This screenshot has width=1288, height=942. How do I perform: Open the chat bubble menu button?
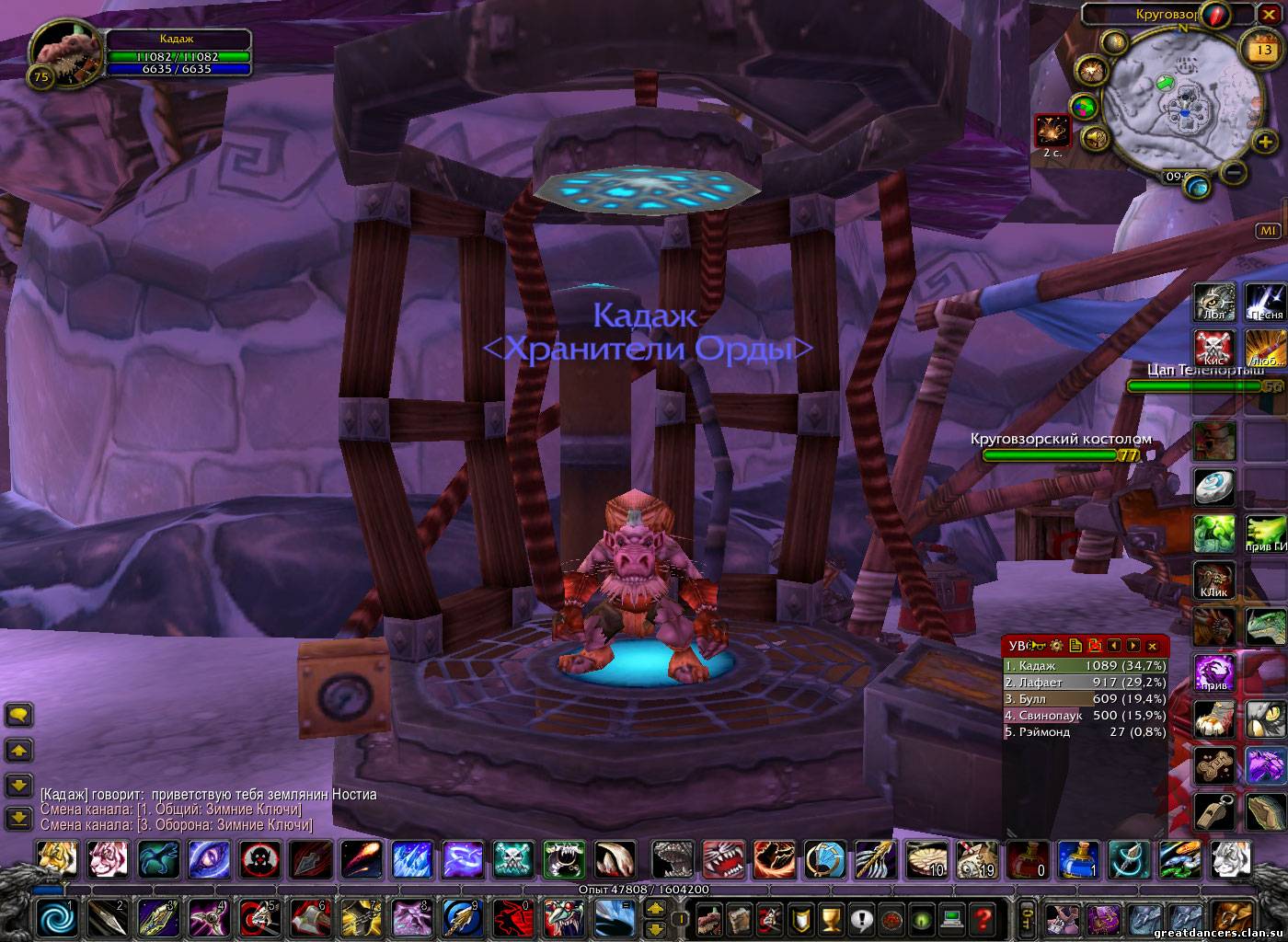(x=19, y=715)
